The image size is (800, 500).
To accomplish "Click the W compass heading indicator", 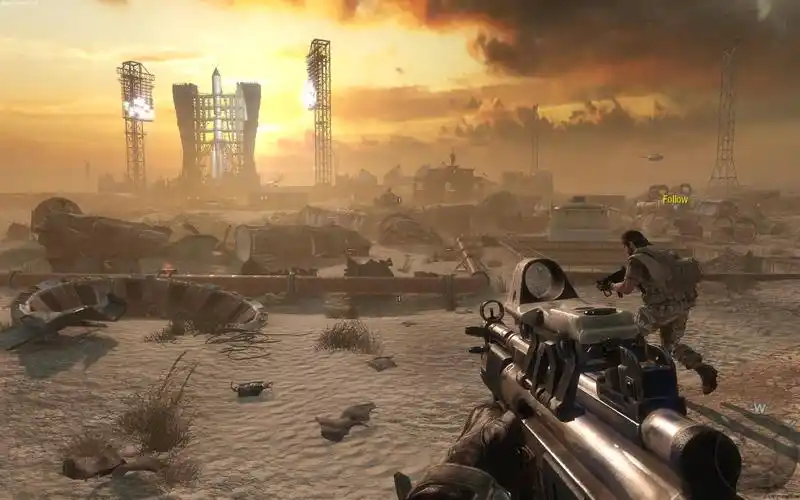I will pyautogui.click(x=760, y=408).
